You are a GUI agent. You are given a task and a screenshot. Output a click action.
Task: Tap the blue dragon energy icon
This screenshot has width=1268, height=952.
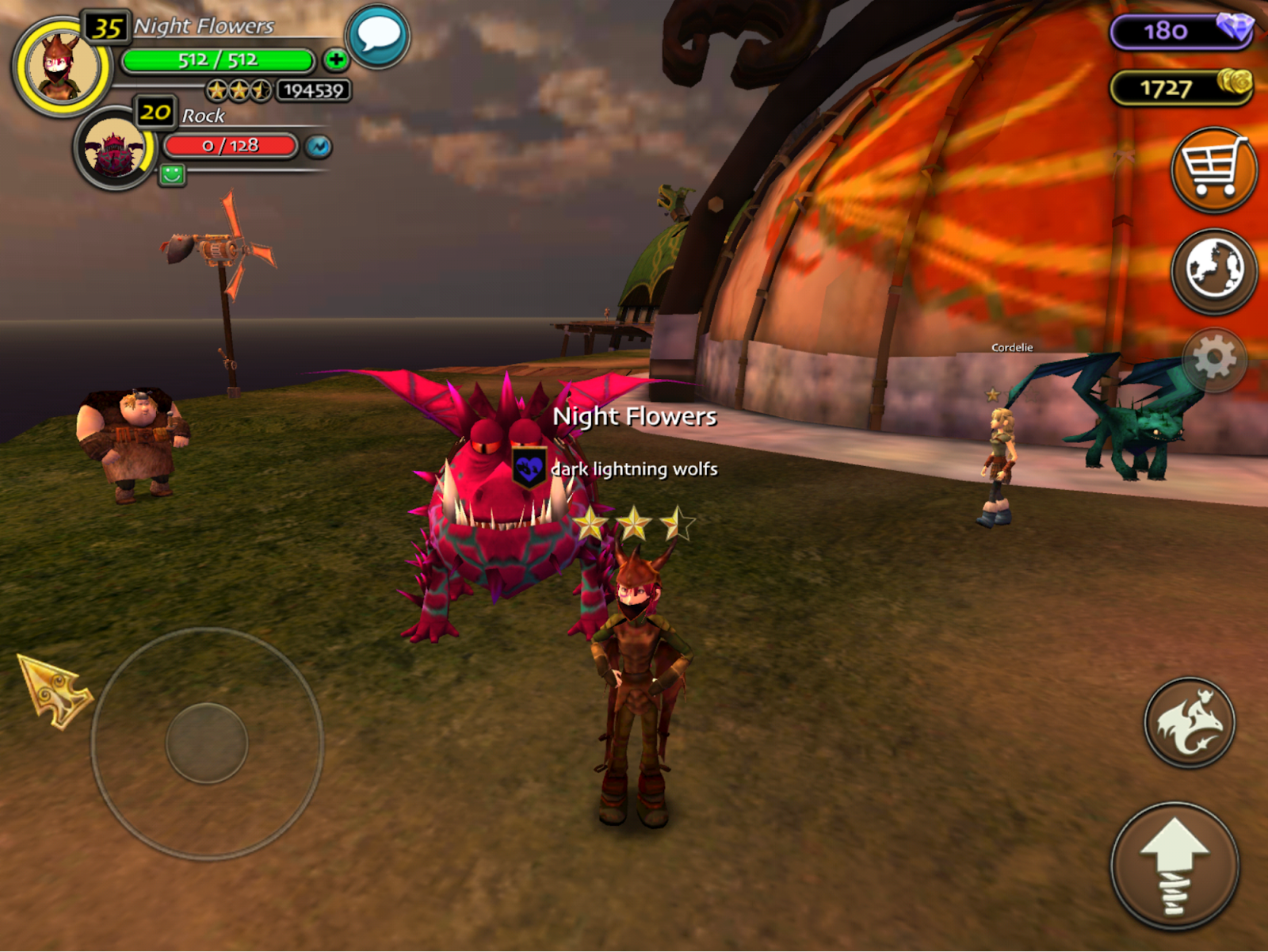pos(319,147)
